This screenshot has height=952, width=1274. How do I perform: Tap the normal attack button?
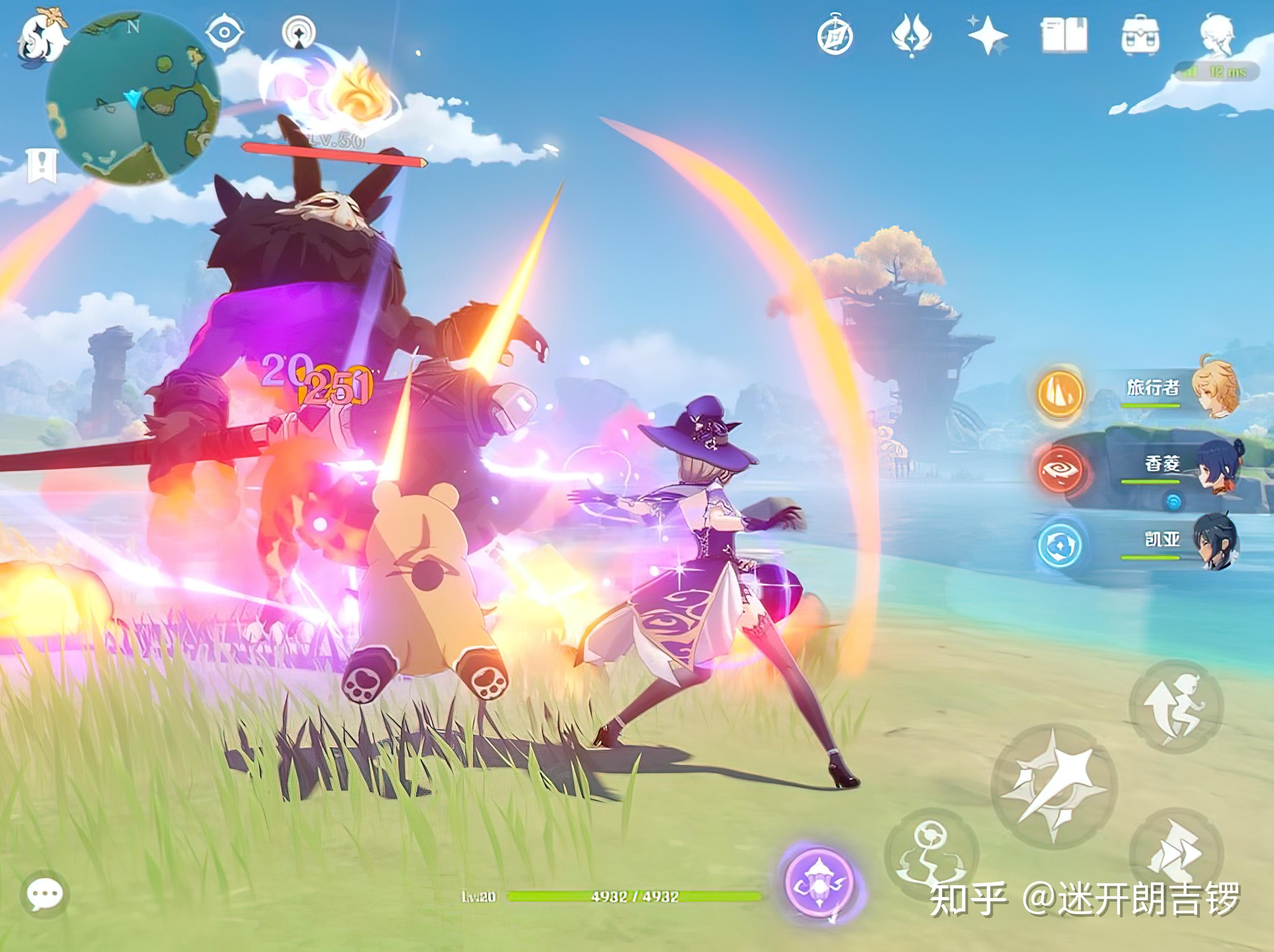(1054, 785)
